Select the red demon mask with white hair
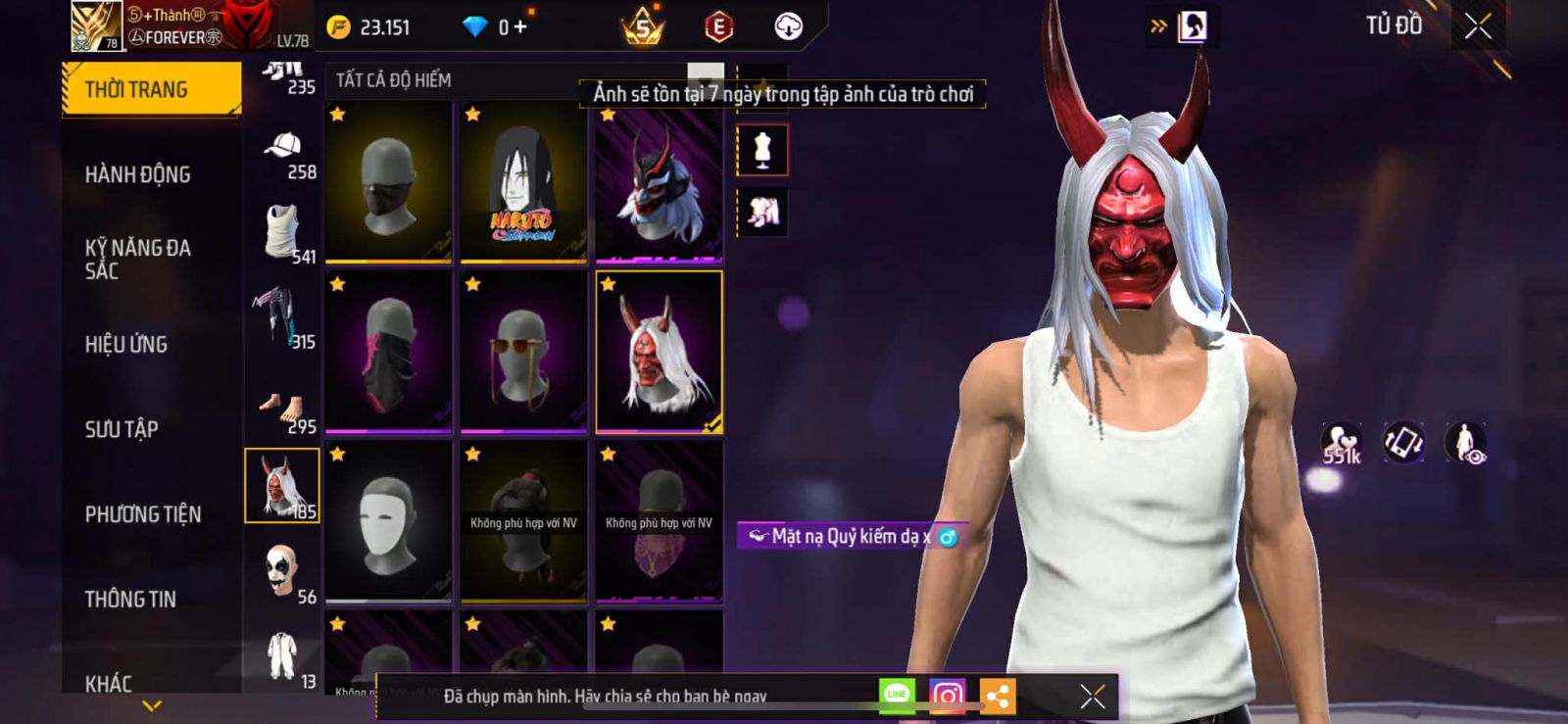 pyautogui.click(x=659, y=352)
